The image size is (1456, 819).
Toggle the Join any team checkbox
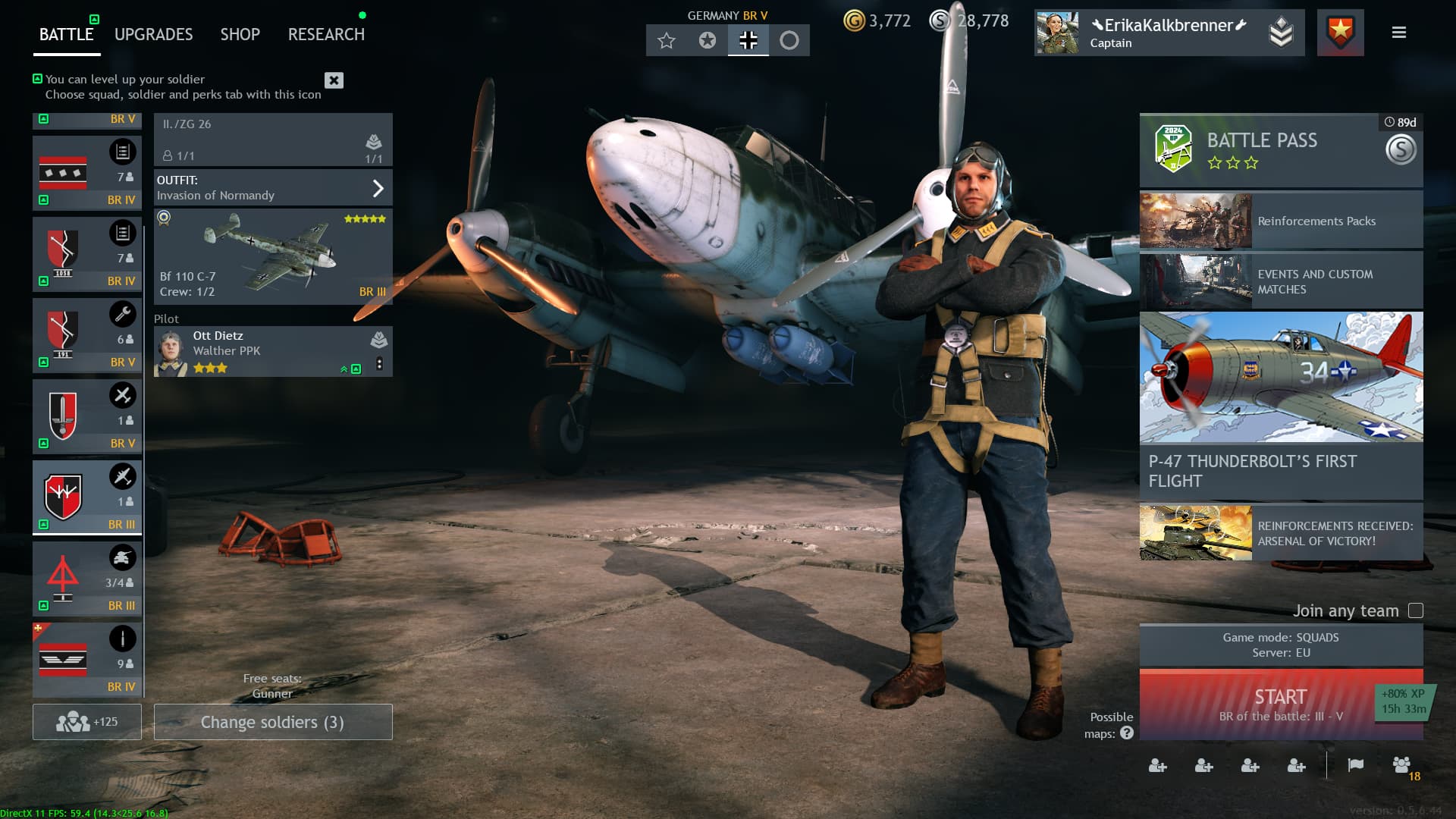[1415, 610]
